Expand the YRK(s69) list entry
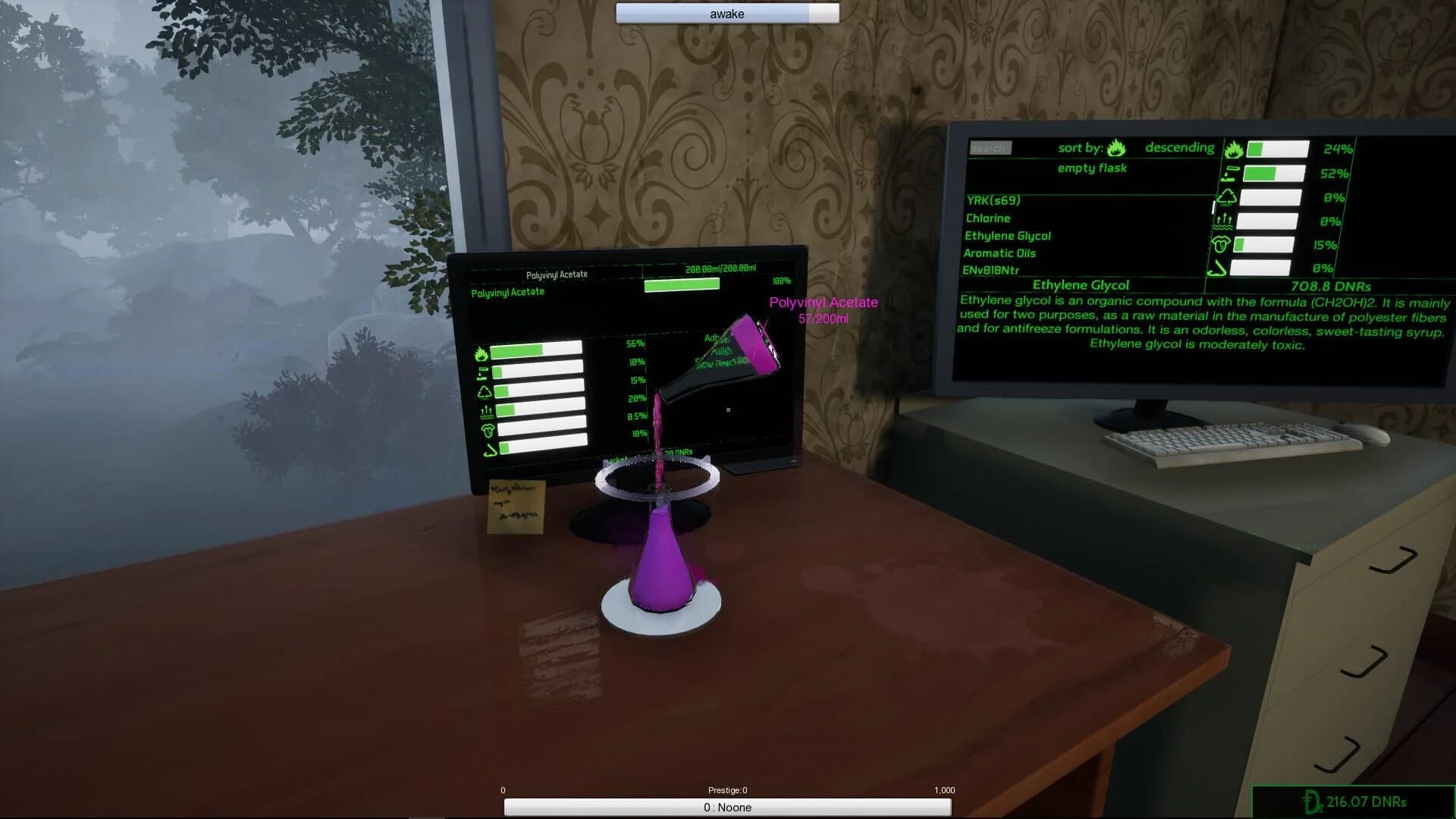Screen dimensions: 1456x819 [993, 200]
